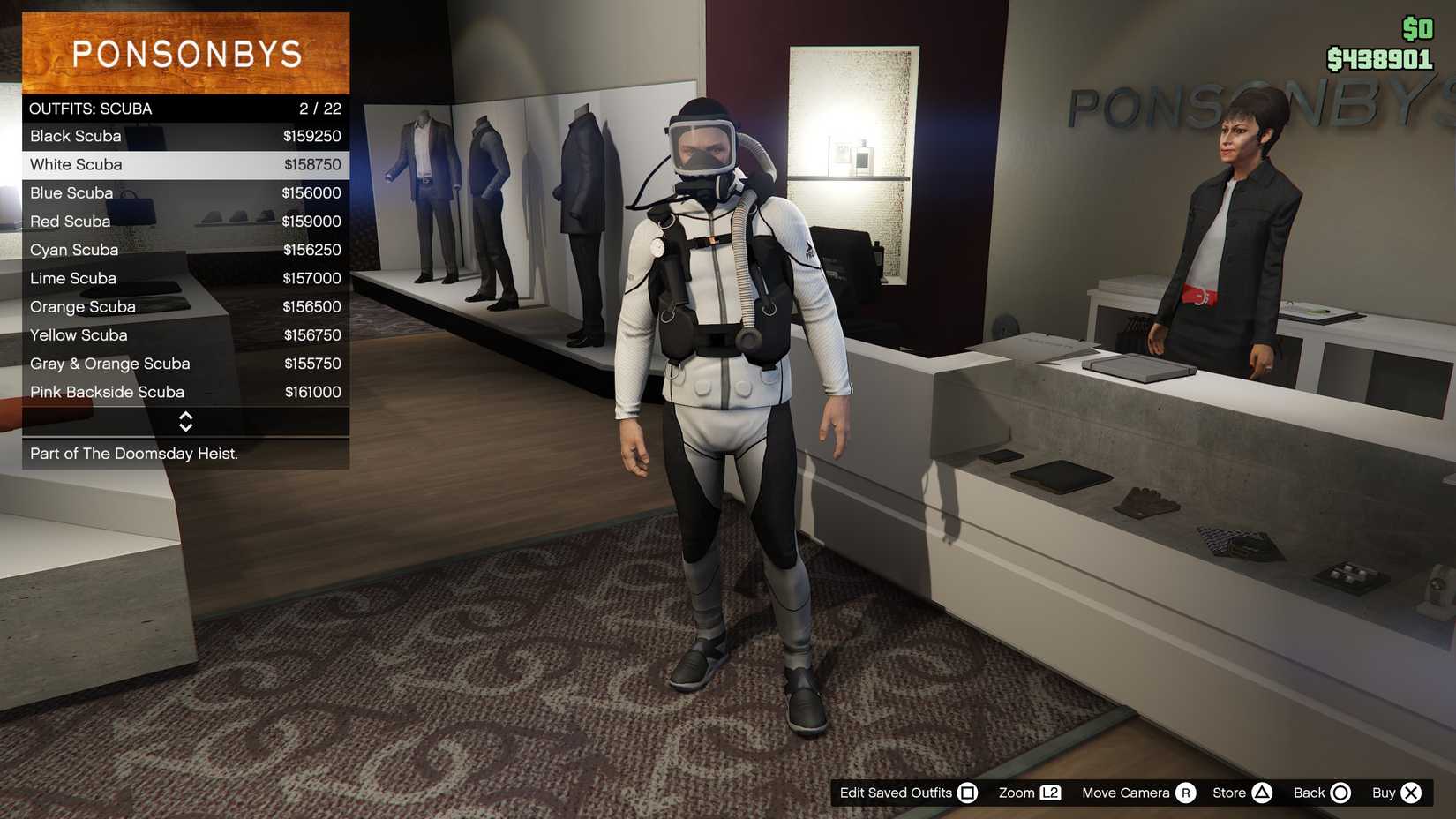Viewport: 1456px width, 819px height.
Task: Click the circle Back icon
Action: [x=1344, y=793]
